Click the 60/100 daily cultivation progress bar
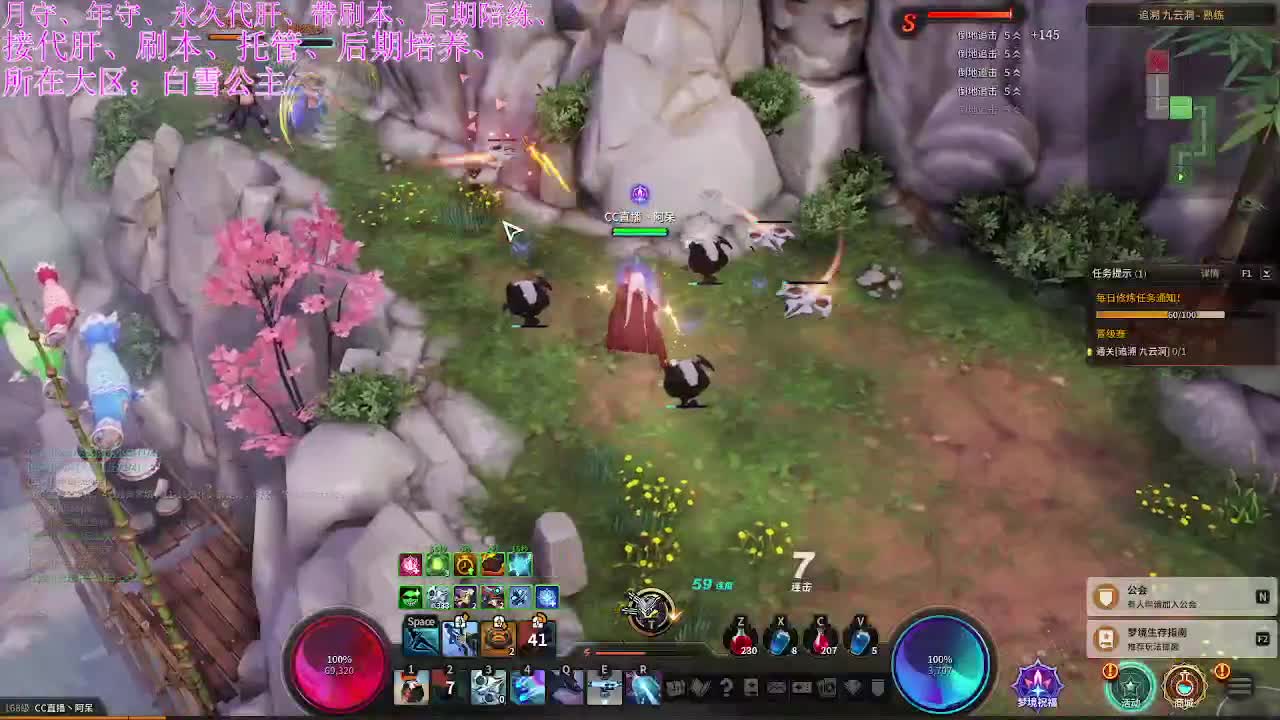Screen dimensions: 1280x720 [x=1160, y=314]
